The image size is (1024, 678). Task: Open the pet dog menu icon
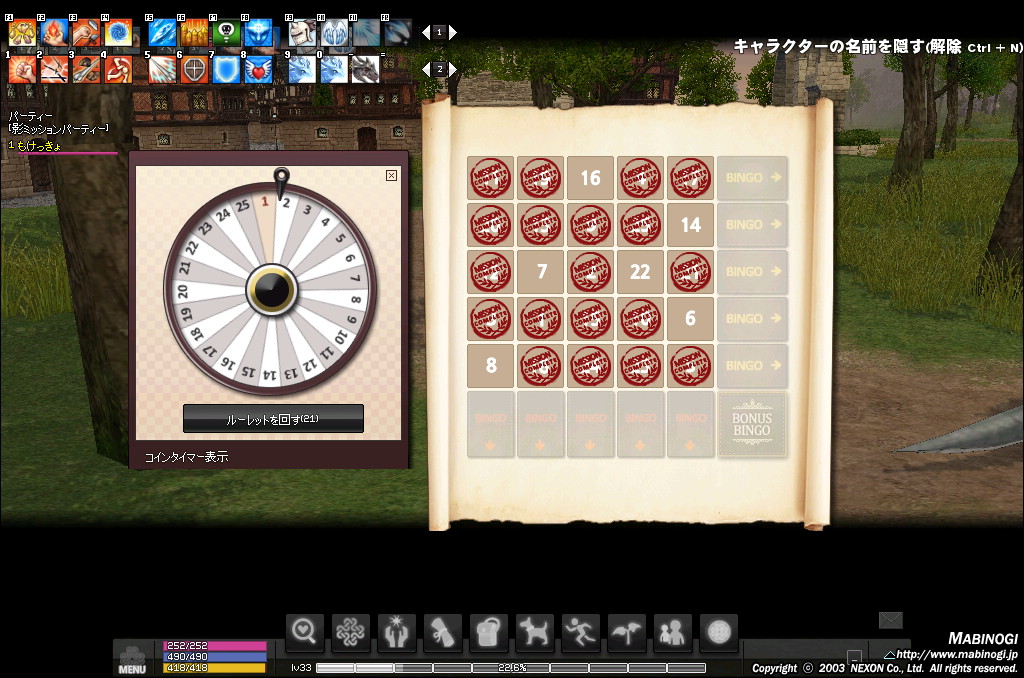pos(535,632)
